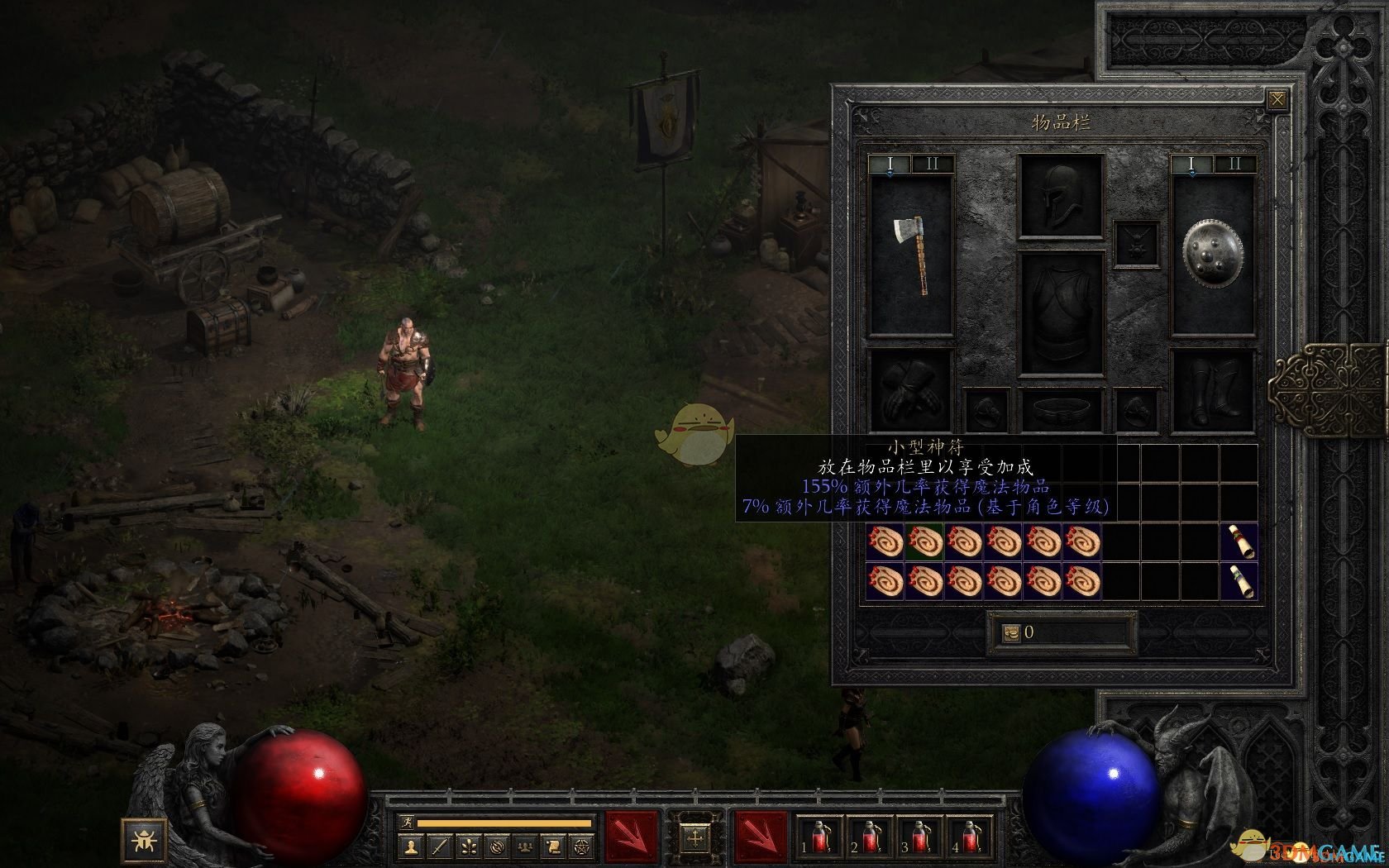1389x868 pixels.
Task: Click the empty belt slot
Action: [x=1062, y=409]
